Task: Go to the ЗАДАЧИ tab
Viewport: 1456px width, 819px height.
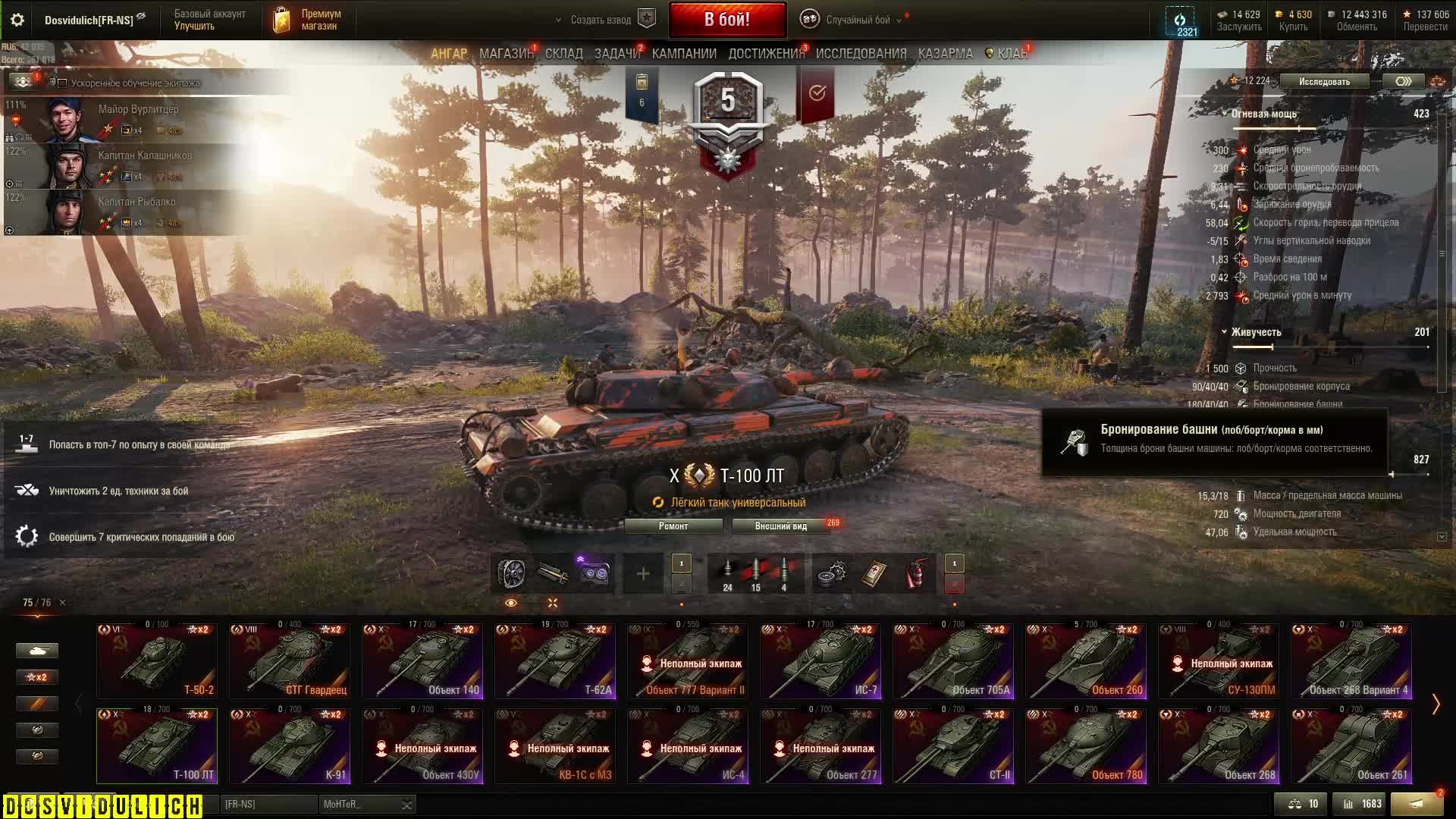Action: coord(617,54)
